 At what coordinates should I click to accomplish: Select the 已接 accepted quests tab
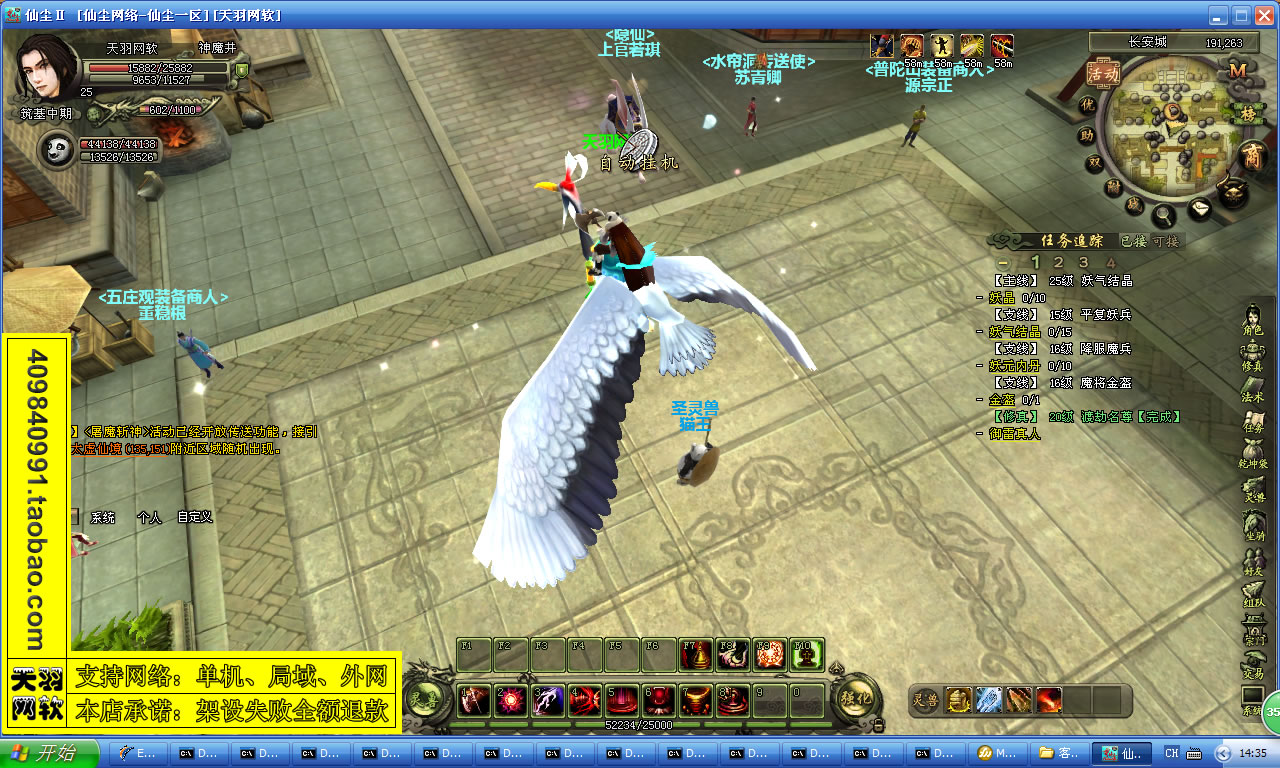[1133, 241]
